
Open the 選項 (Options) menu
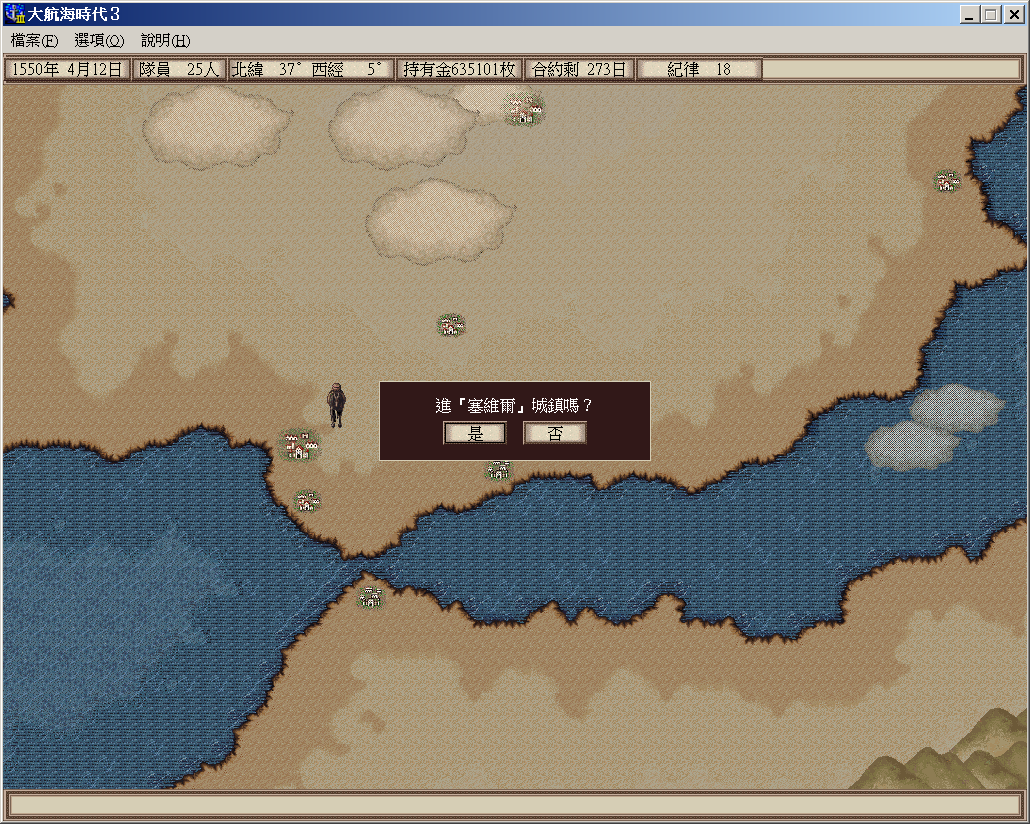click(x=99, y=41)
